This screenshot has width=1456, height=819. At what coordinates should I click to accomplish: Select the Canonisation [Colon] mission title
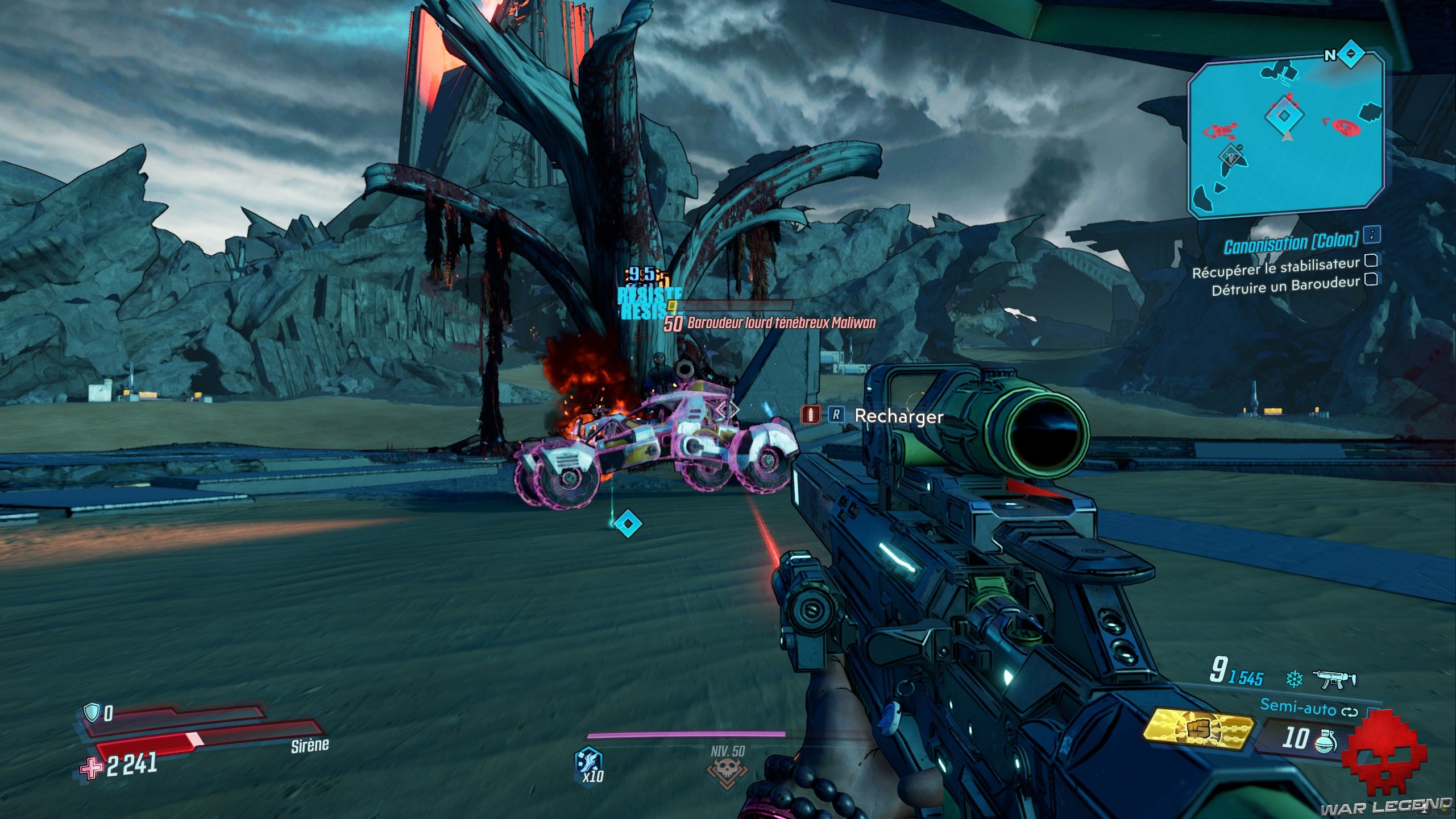(x=1291, y=244)
